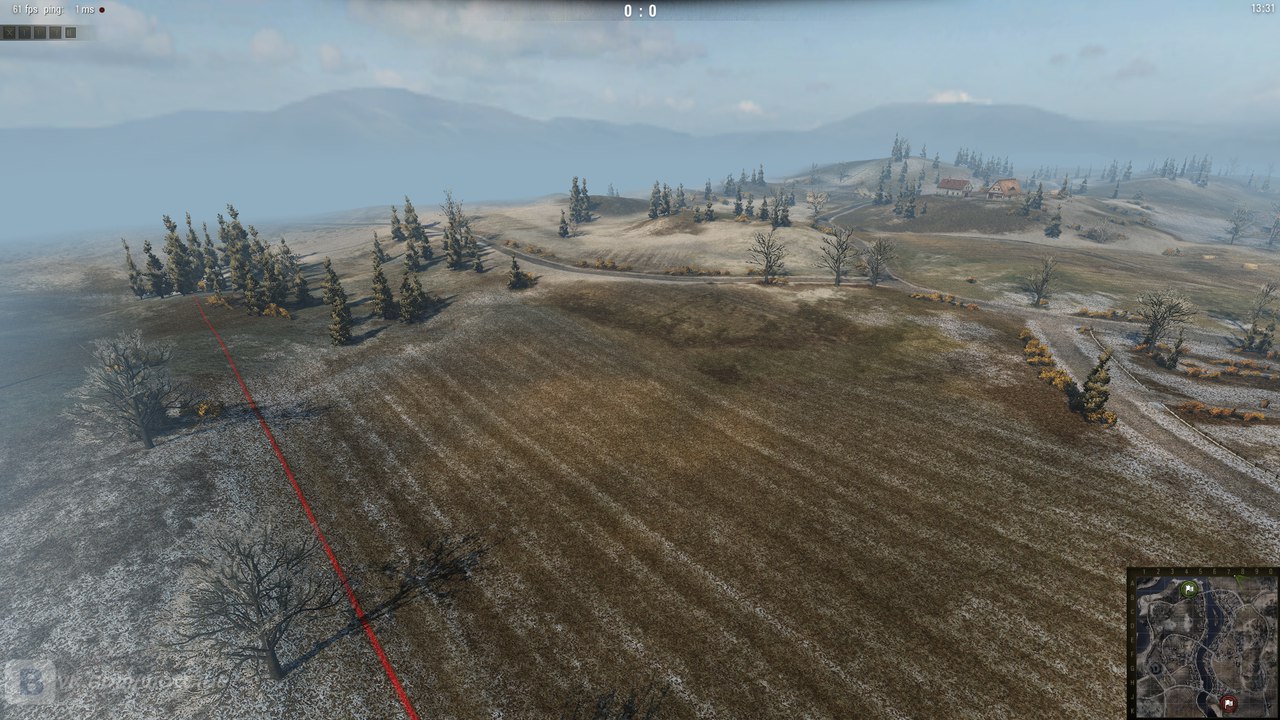Select the red enemy base flag on minimap
The height and width of the screenshot is (720, 1280).
click(x=1228, y=704)
